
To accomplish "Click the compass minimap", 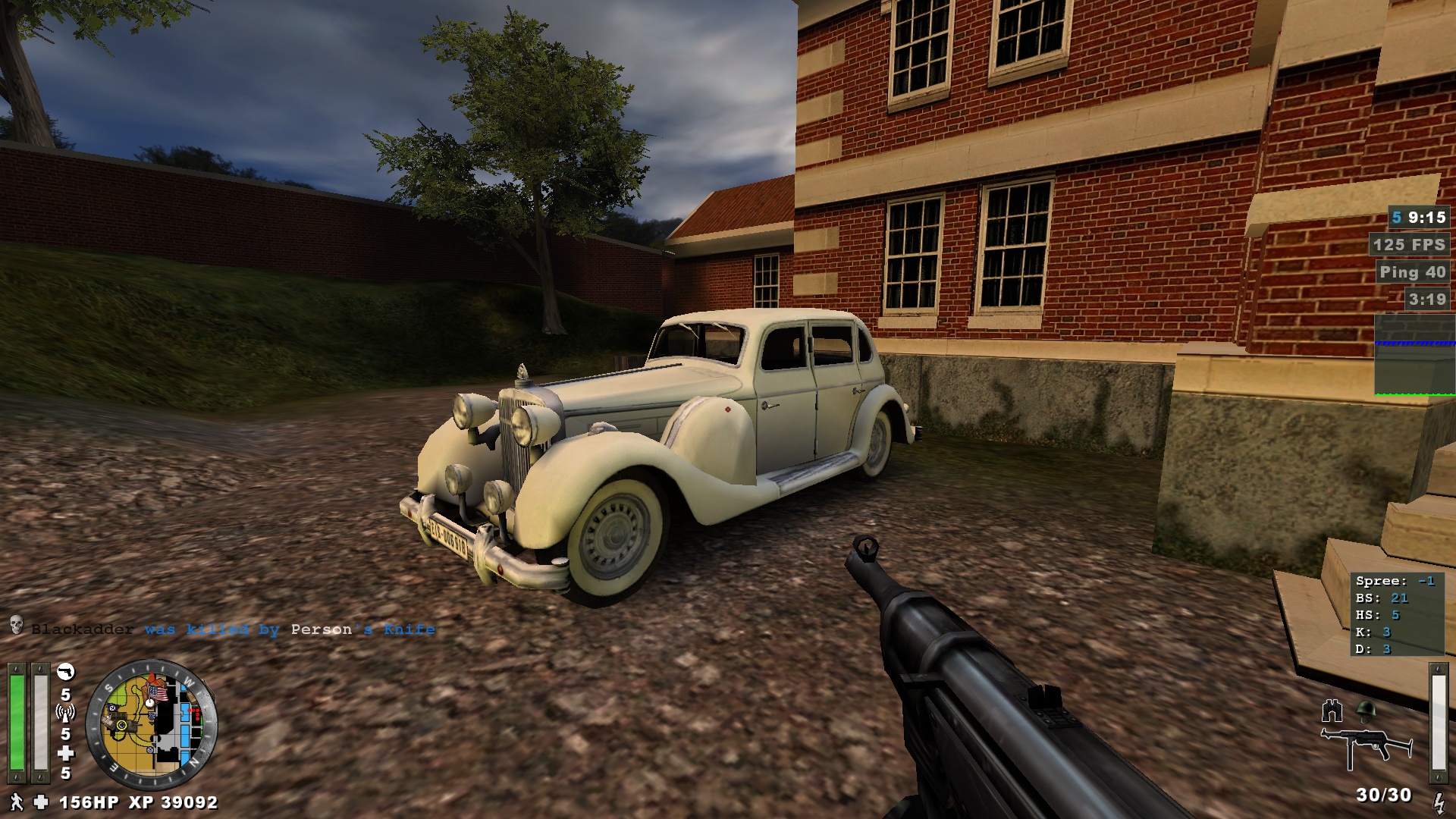I will [x=152, y=725].
